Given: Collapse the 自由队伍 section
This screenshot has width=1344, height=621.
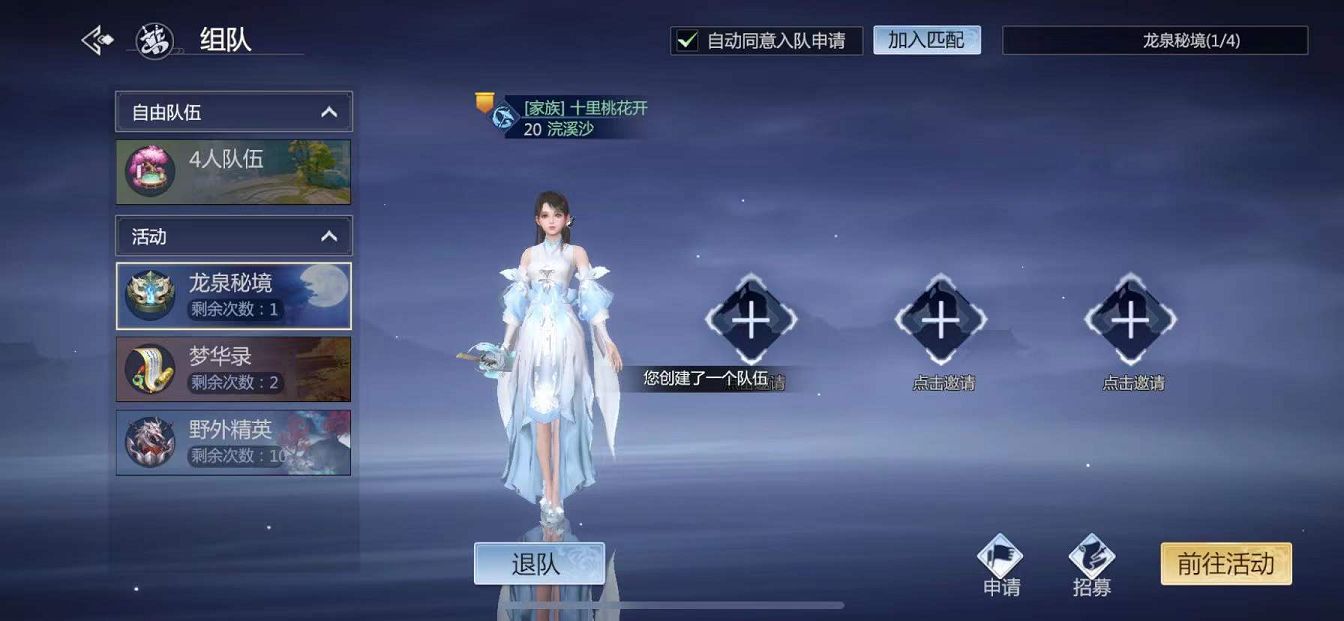Looking at the screenshot, I should click(329, 112).
